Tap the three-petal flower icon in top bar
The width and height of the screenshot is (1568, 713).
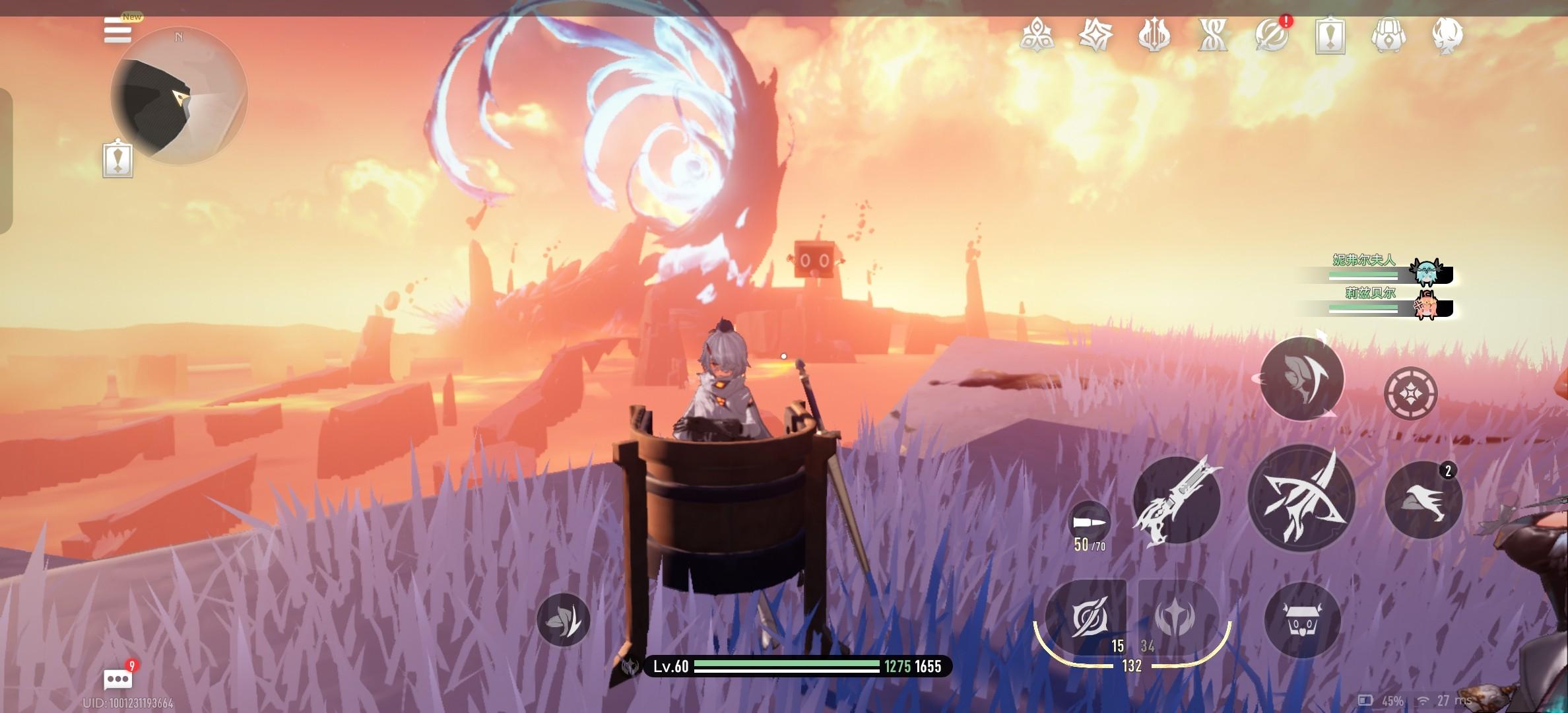[x=1036, y=35]
